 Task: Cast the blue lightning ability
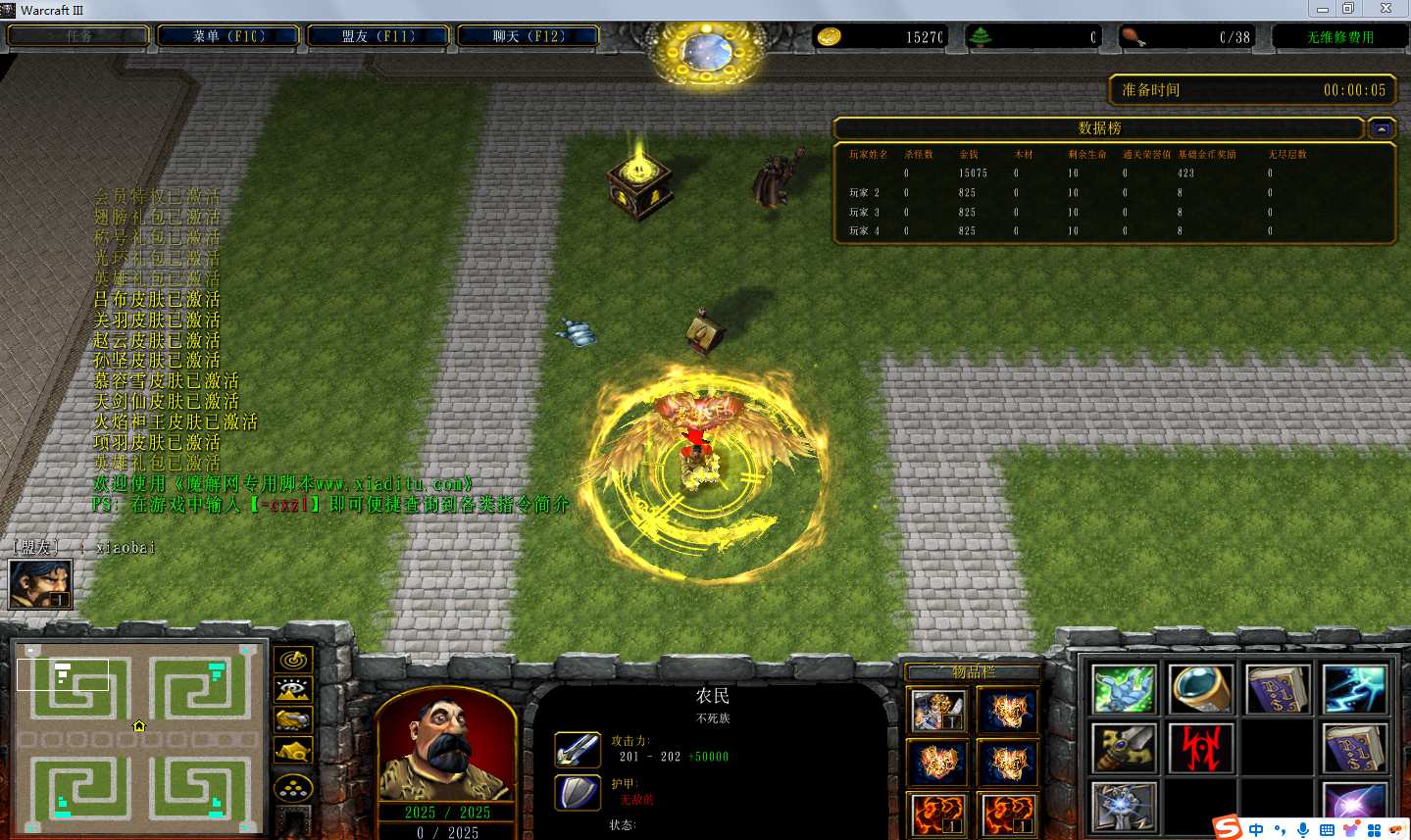tap(1354, 689)
